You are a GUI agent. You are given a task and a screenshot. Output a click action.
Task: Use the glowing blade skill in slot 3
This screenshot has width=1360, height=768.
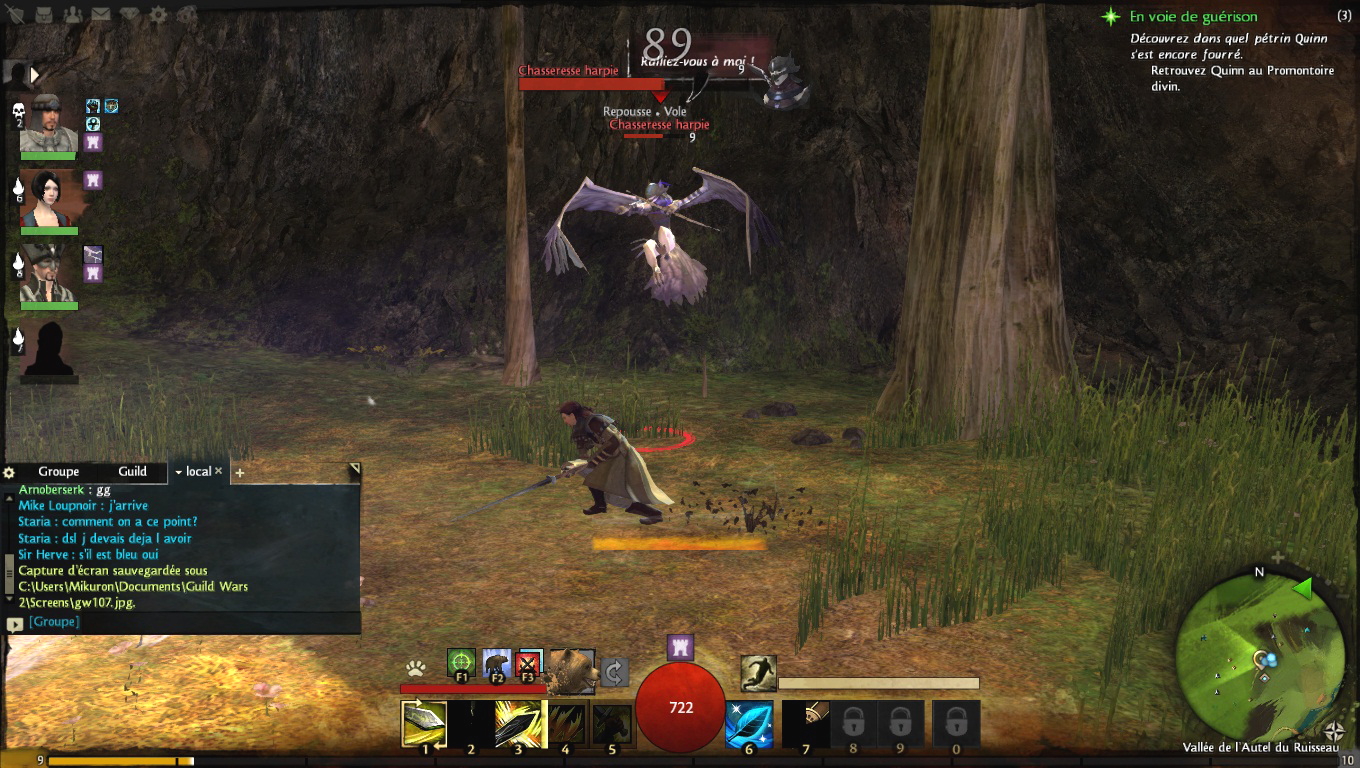519,724
